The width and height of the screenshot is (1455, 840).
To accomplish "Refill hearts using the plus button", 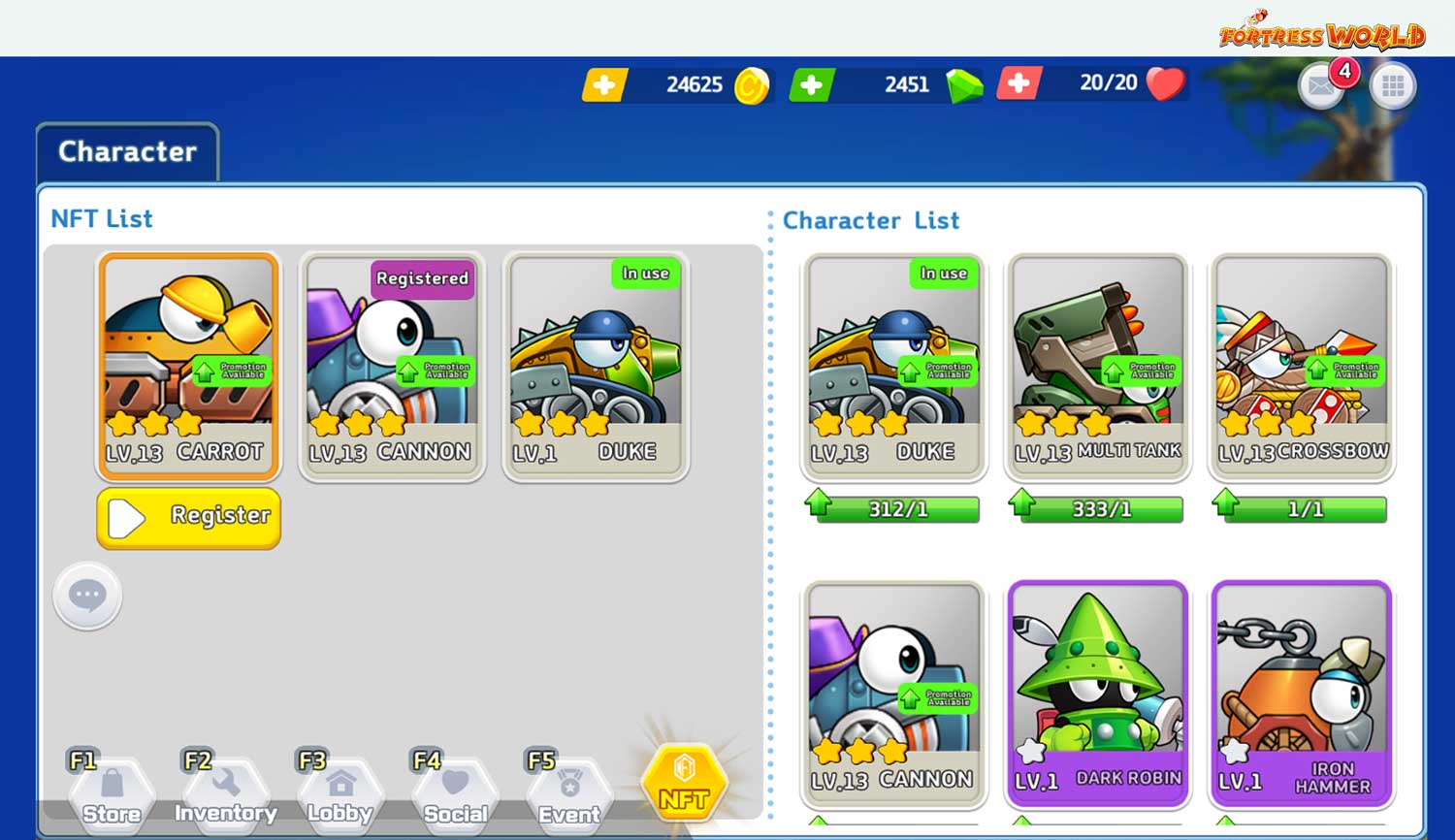I will 1019,85.
